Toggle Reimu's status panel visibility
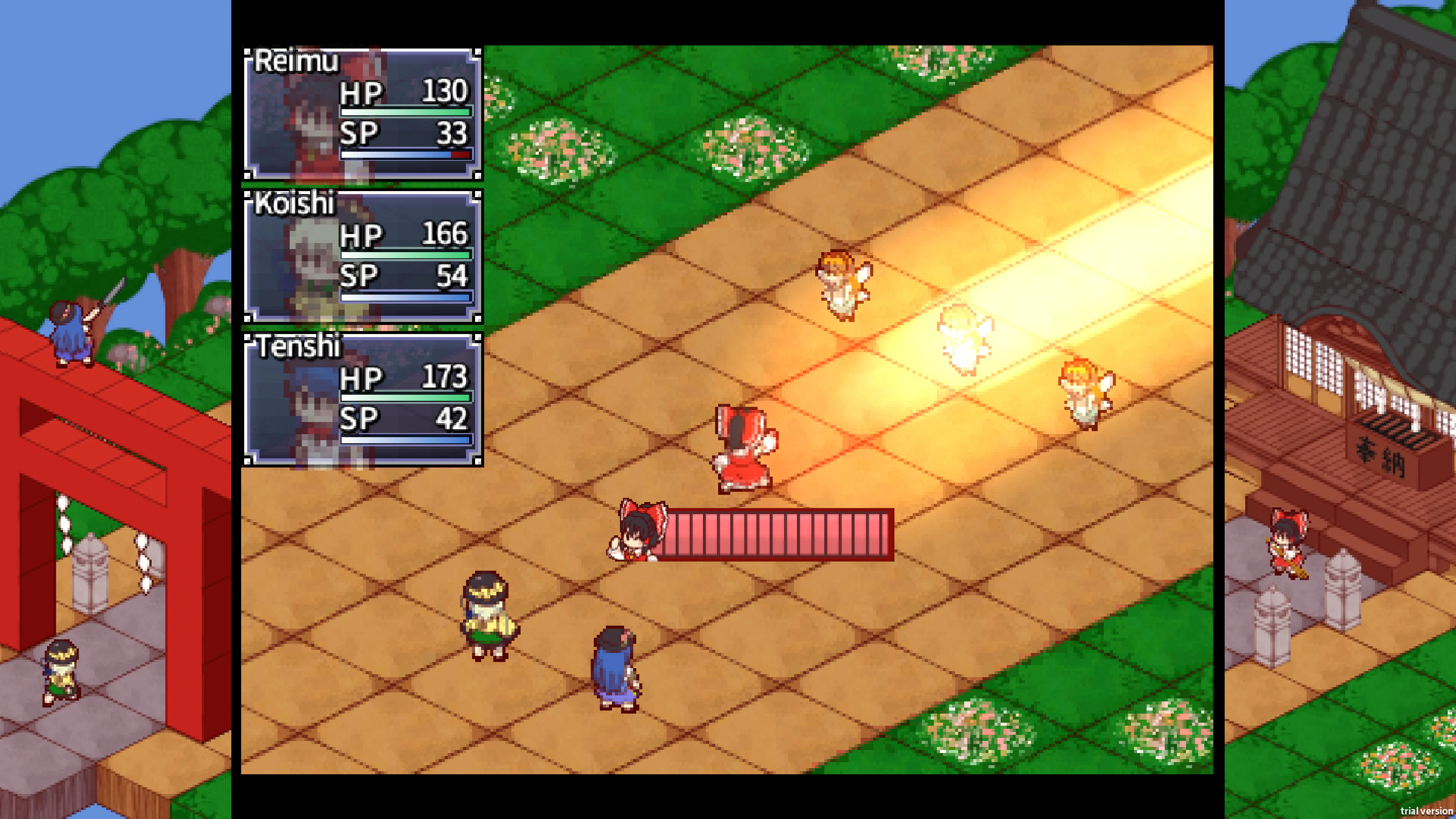Image resolution: width=1456 pixels, height=819 pixels. [362, 113]
